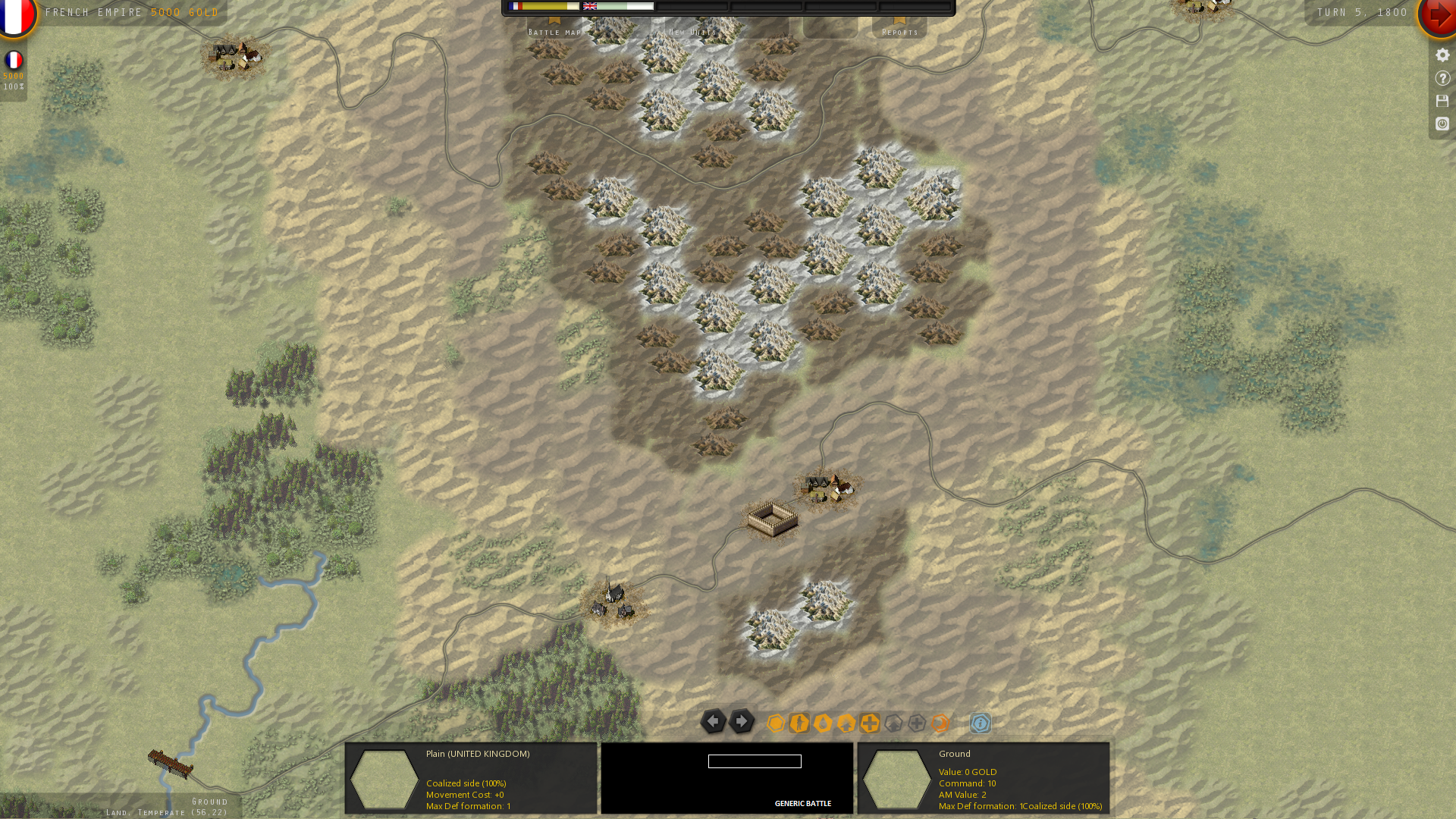Screen dimensions: 1456x819
Task: Select the small French faction badge
Action: tap(14, 61)
